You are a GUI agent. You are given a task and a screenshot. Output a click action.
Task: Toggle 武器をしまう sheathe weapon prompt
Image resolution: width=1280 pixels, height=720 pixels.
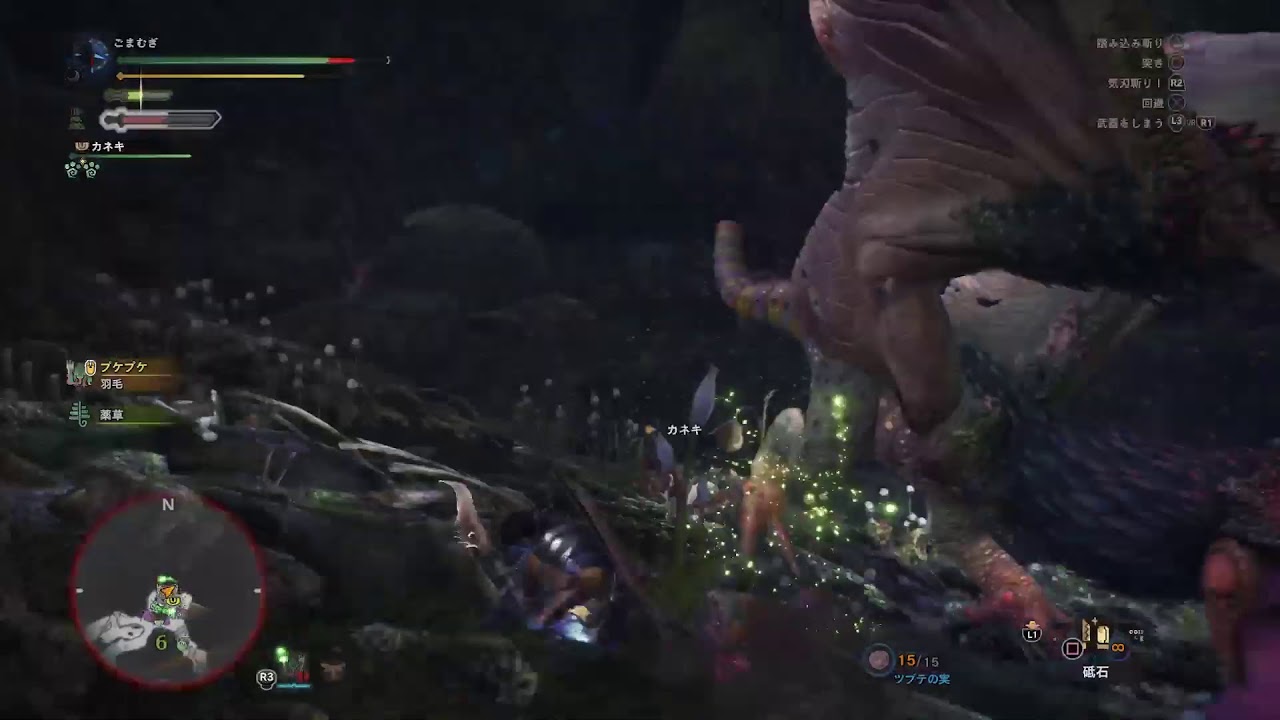point(1130,123)
